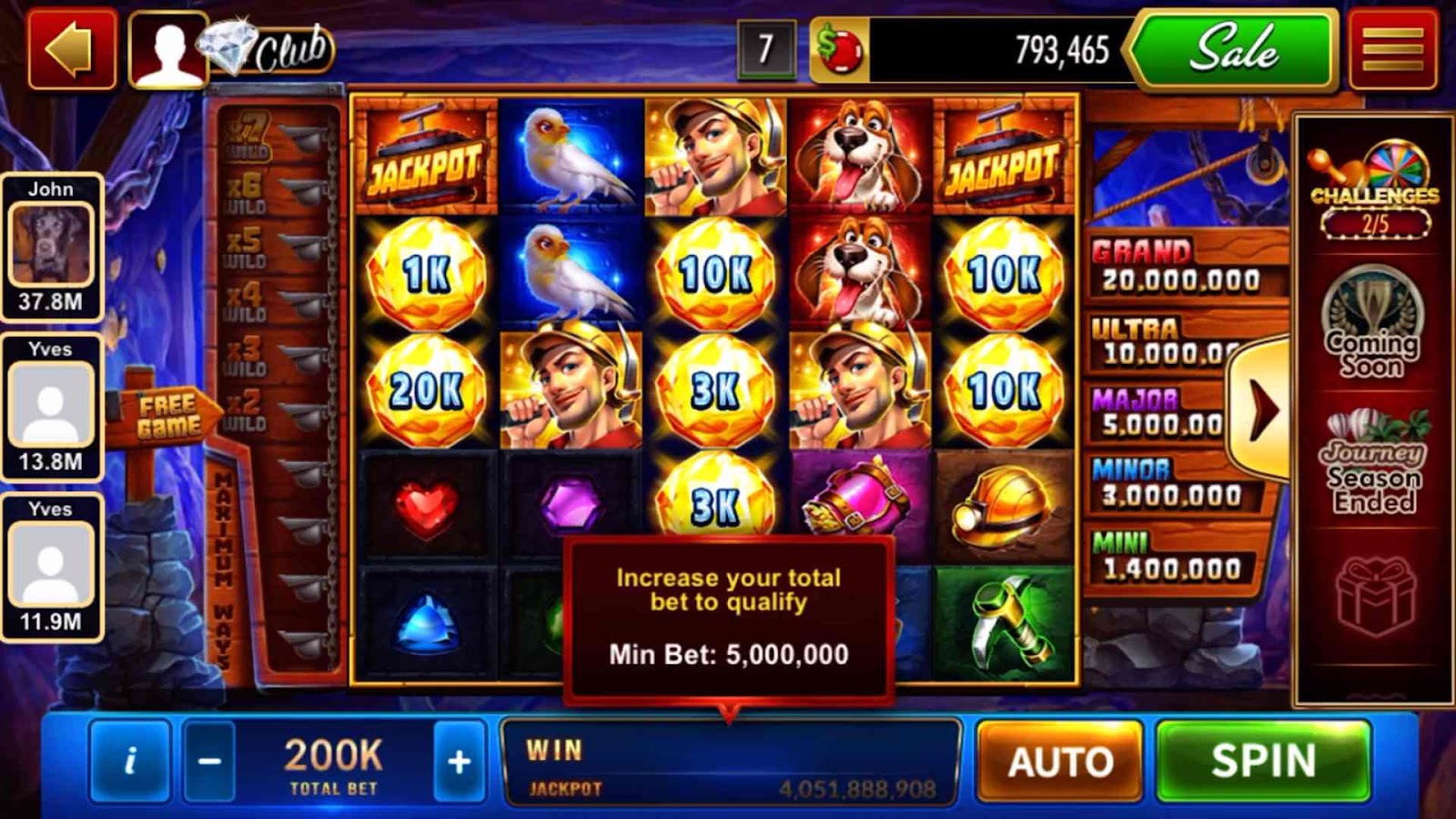The image size is (1456, 819).
Task: Open the player profile avatar
Action: [167, 49]
